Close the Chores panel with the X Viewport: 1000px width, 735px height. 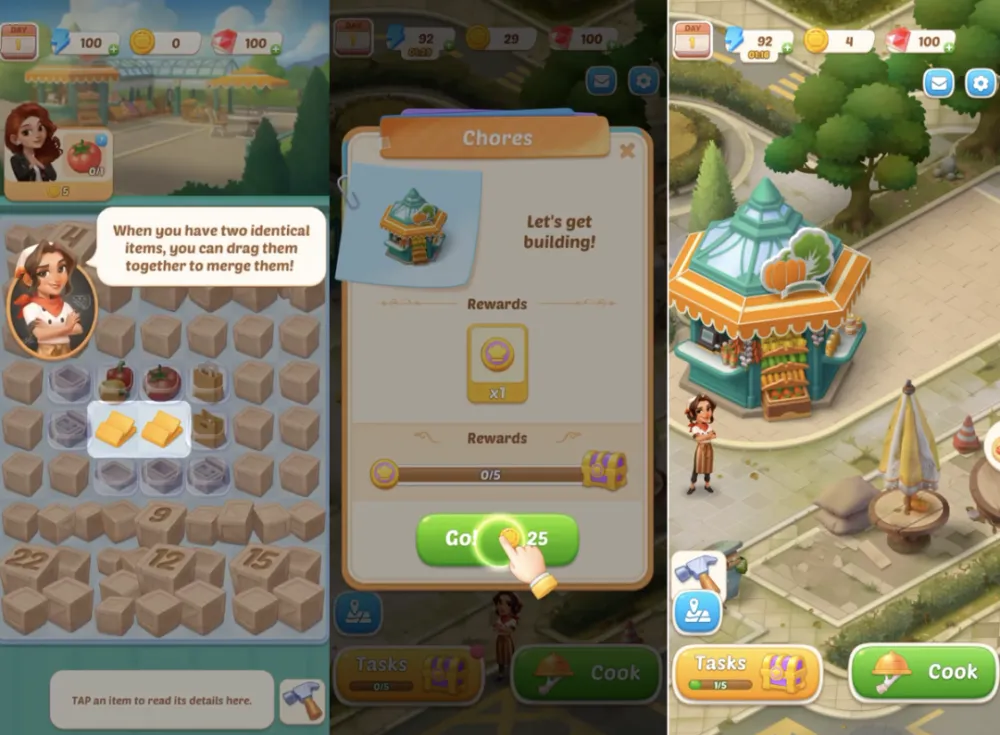coord(627,151)
